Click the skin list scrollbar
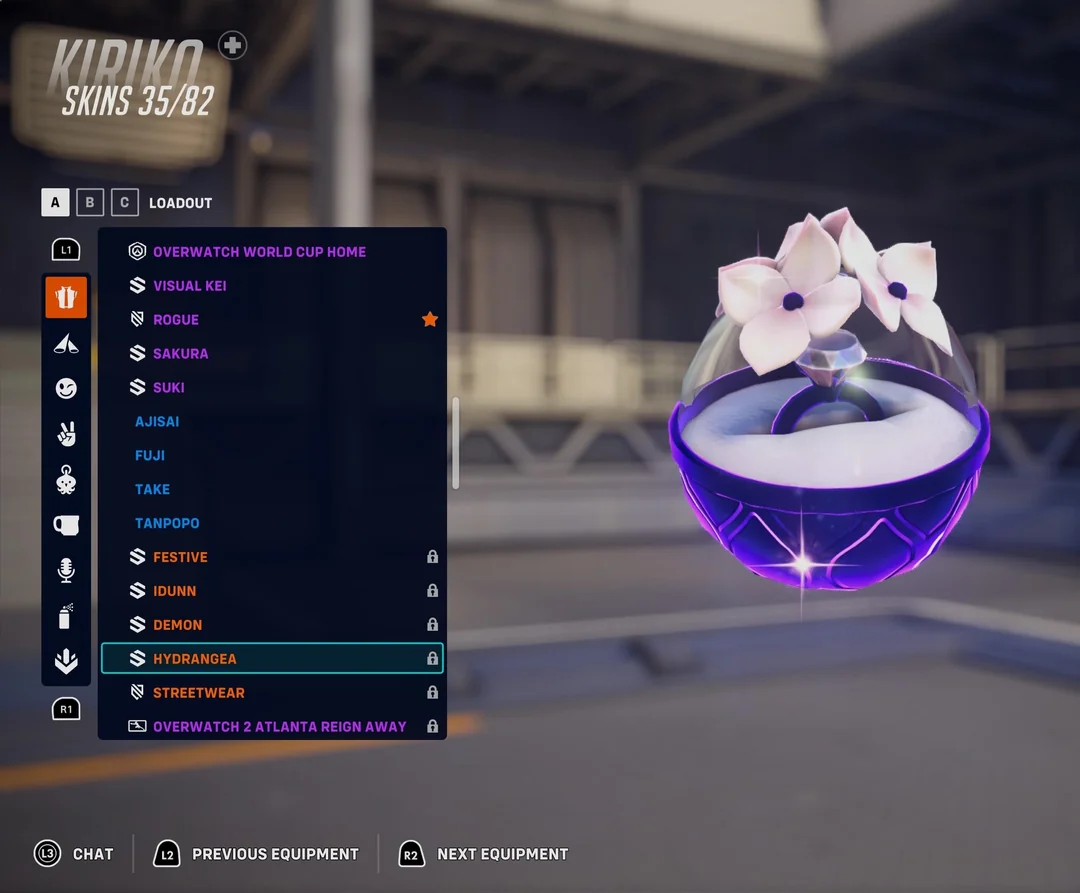 (456, 443)
